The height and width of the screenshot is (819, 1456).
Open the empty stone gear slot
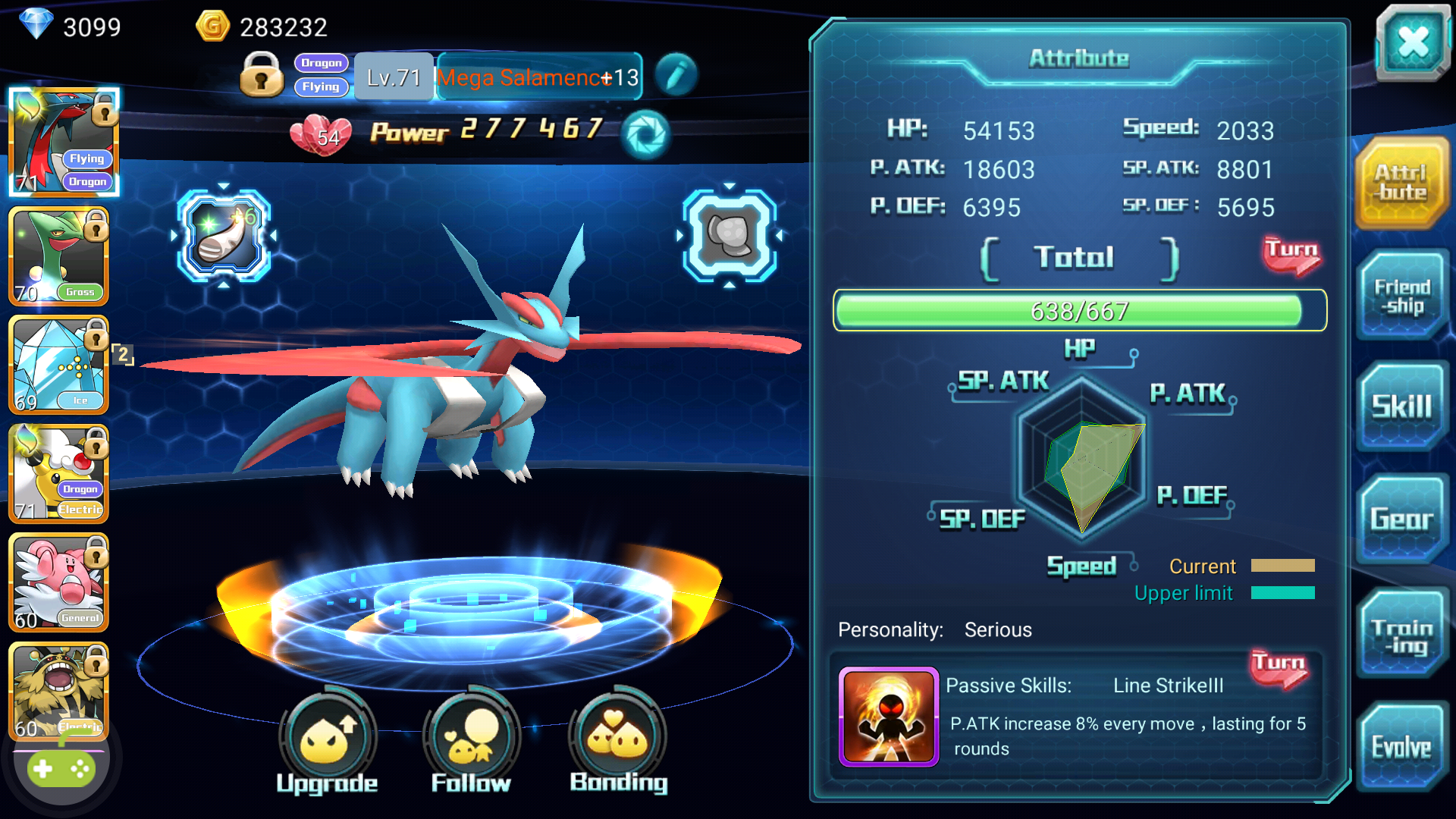pyautogui.click(x=729, y=236)
